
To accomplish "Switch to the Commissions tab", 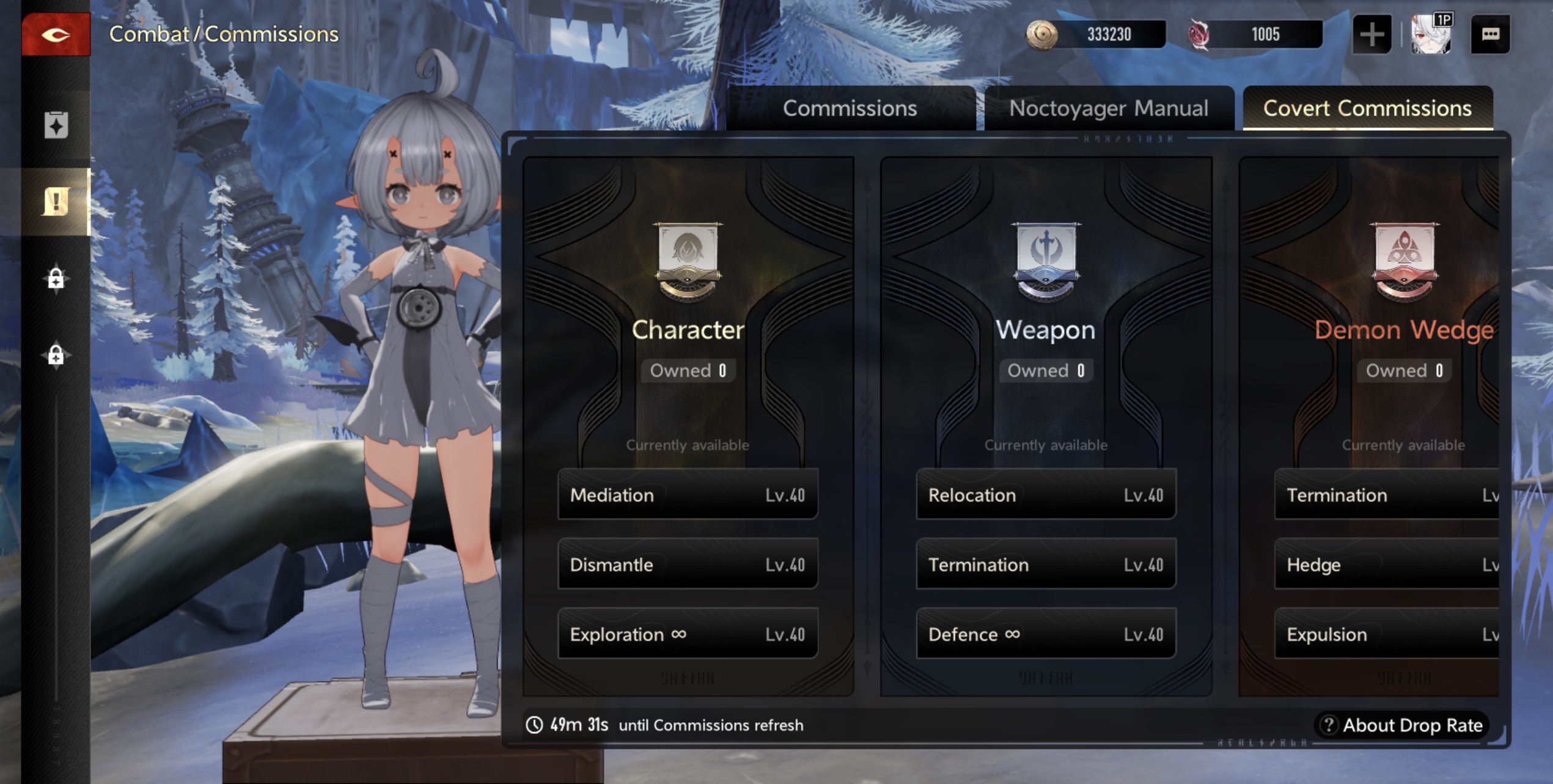I will click(850, 108).
